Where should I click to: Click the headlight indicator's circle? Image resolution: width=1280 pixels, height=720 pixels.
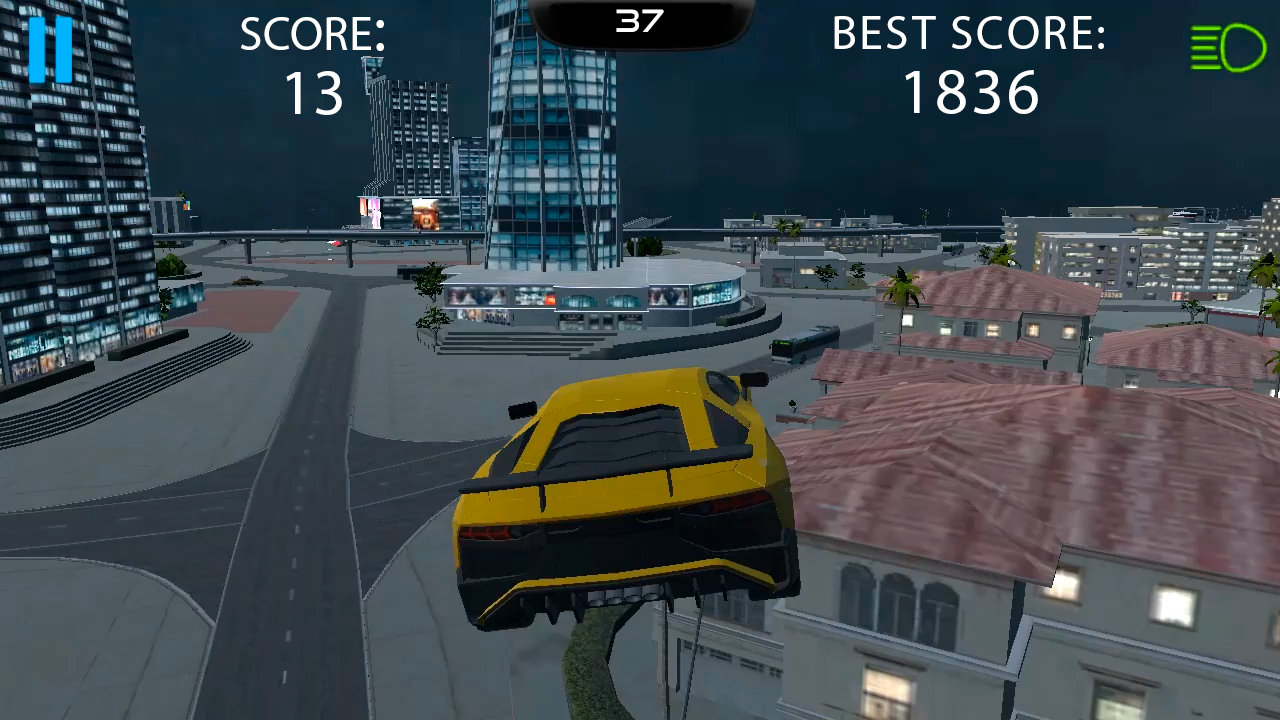[x=1242, y=47]
